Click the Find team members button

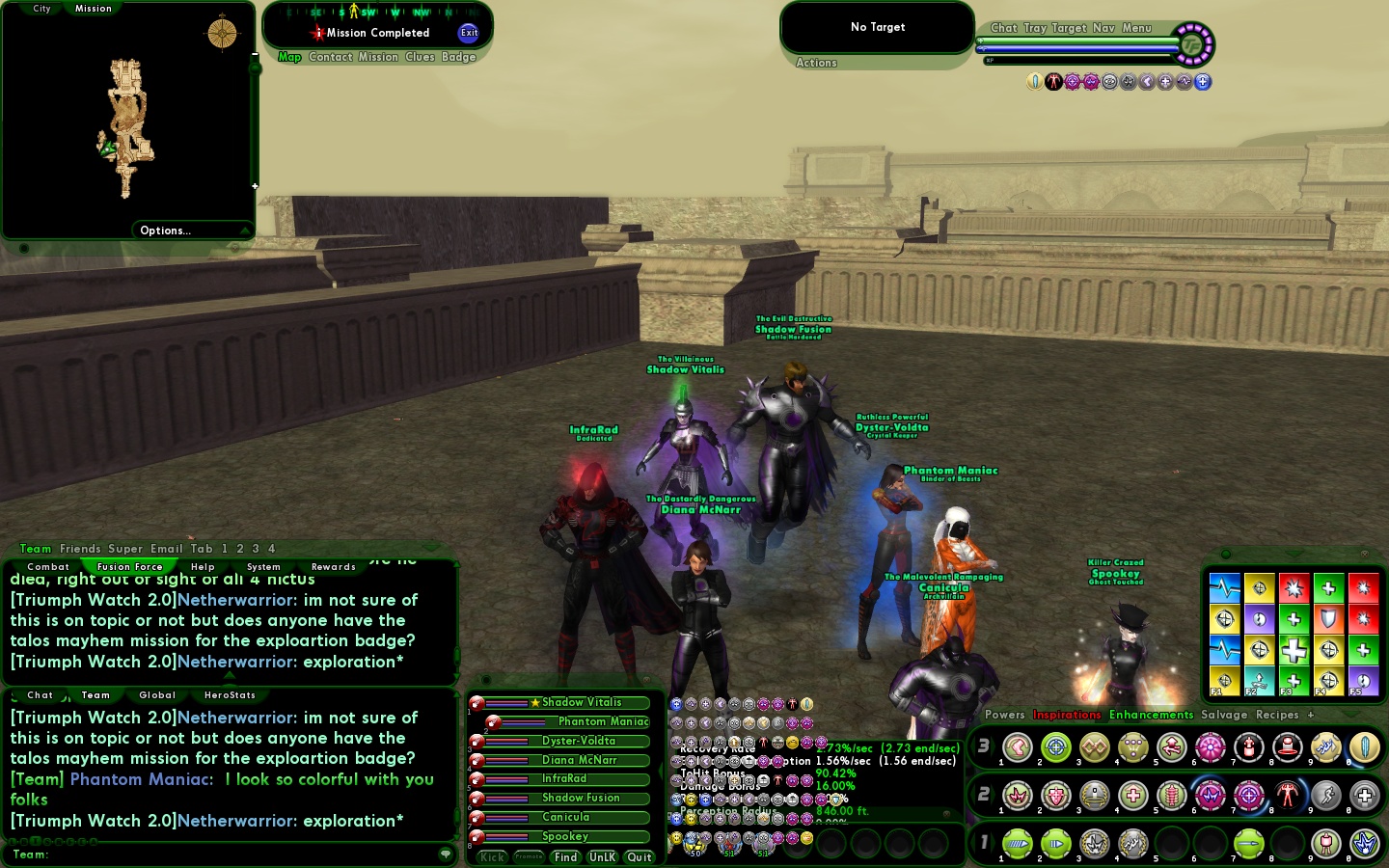click(x=565, y=857)
